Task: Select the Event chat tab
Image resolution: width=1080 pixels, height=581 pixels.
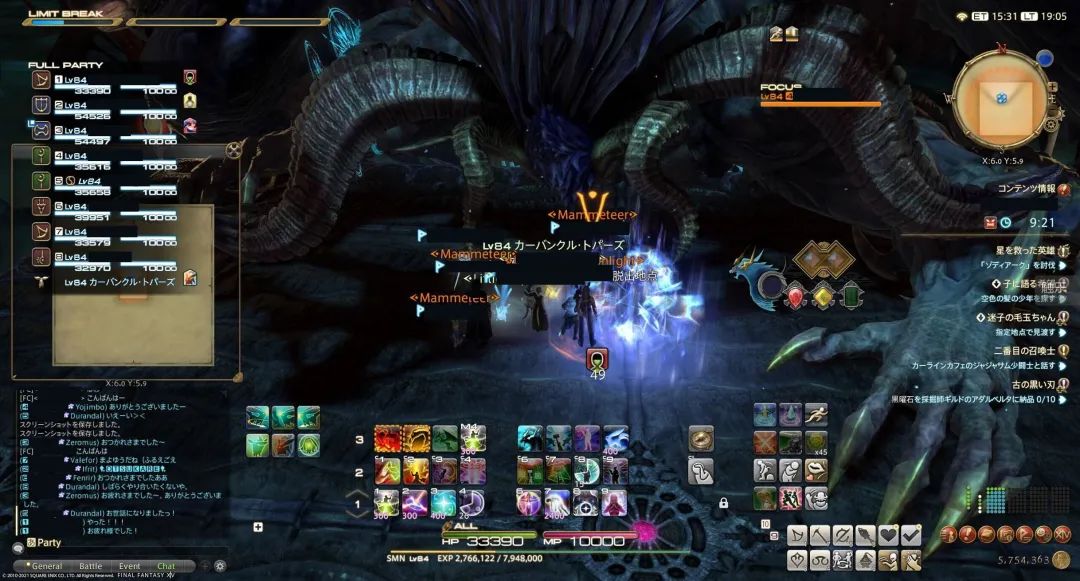Action: tap(130, 566)
